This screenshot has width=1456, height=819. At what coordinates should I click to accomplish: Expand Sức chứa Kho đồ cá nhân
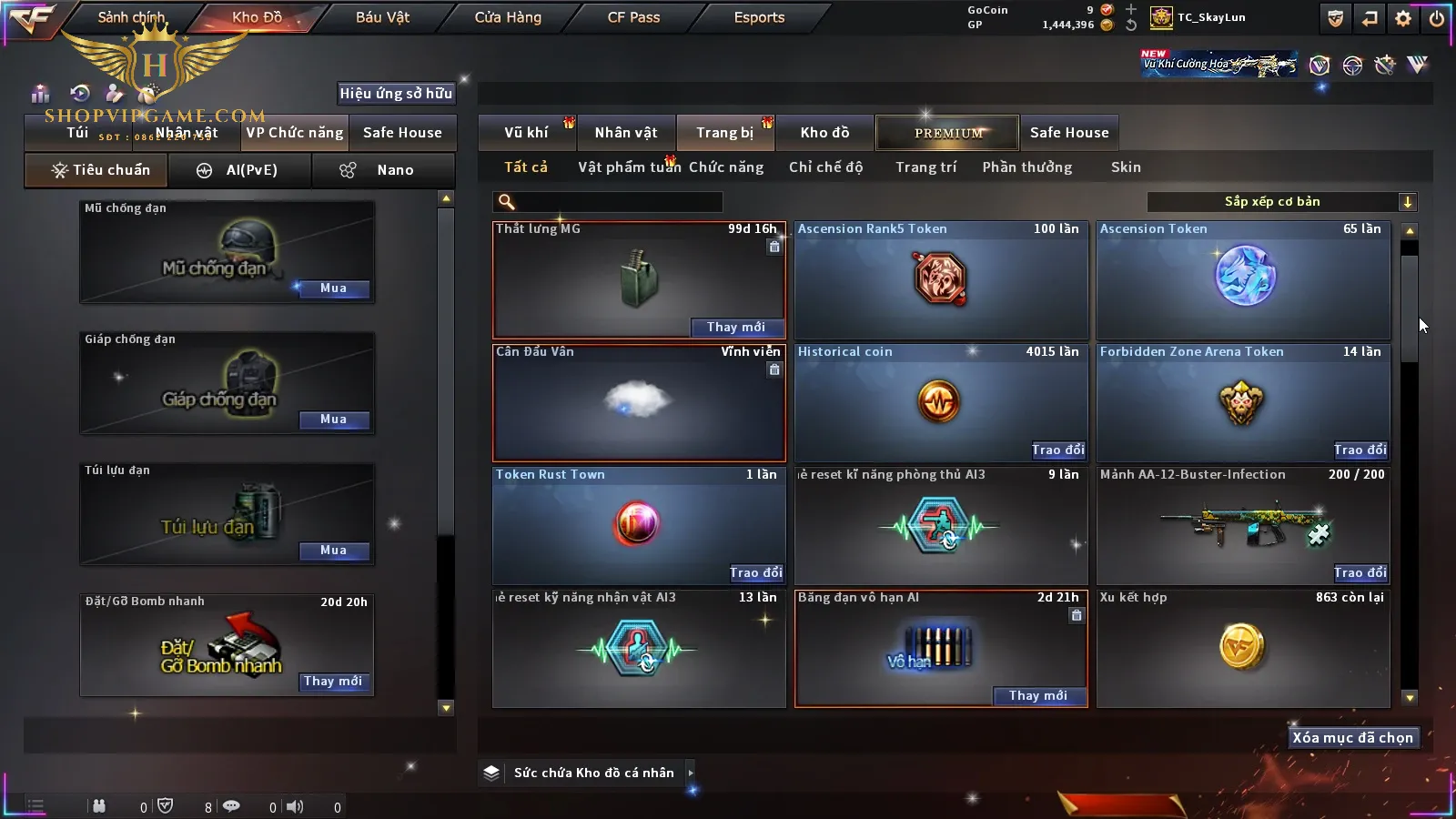[x=691, y=773]
